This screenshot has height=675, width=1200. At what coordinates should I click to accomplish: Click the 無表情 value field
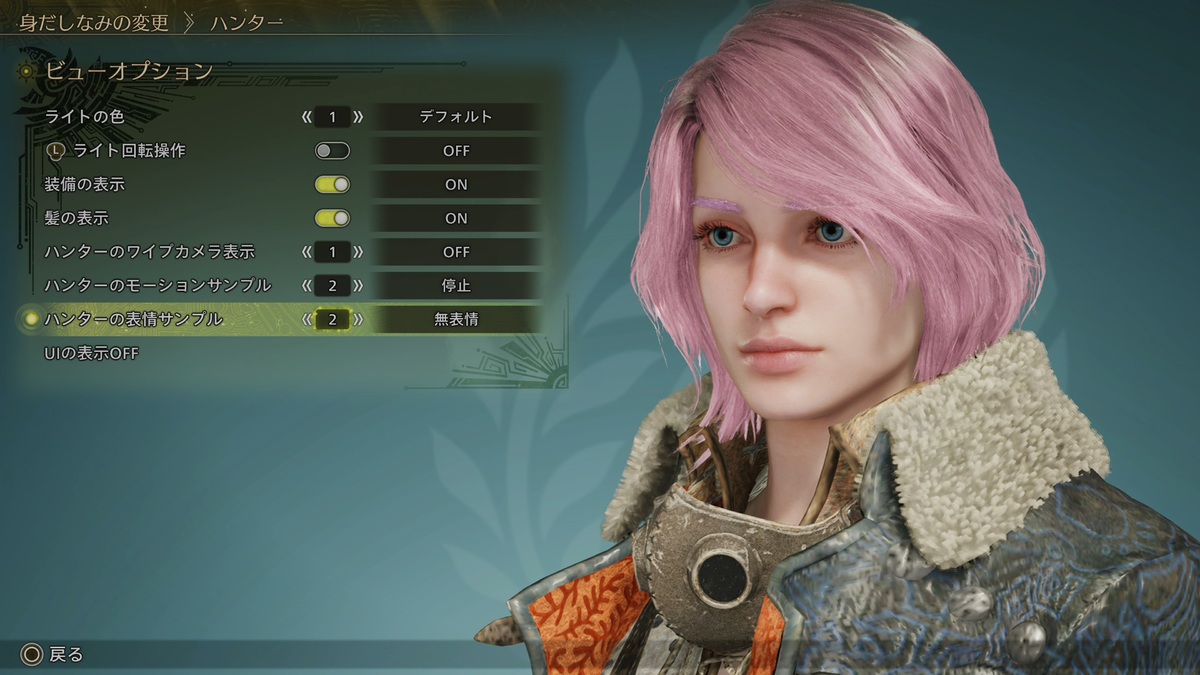click(456, 320)
